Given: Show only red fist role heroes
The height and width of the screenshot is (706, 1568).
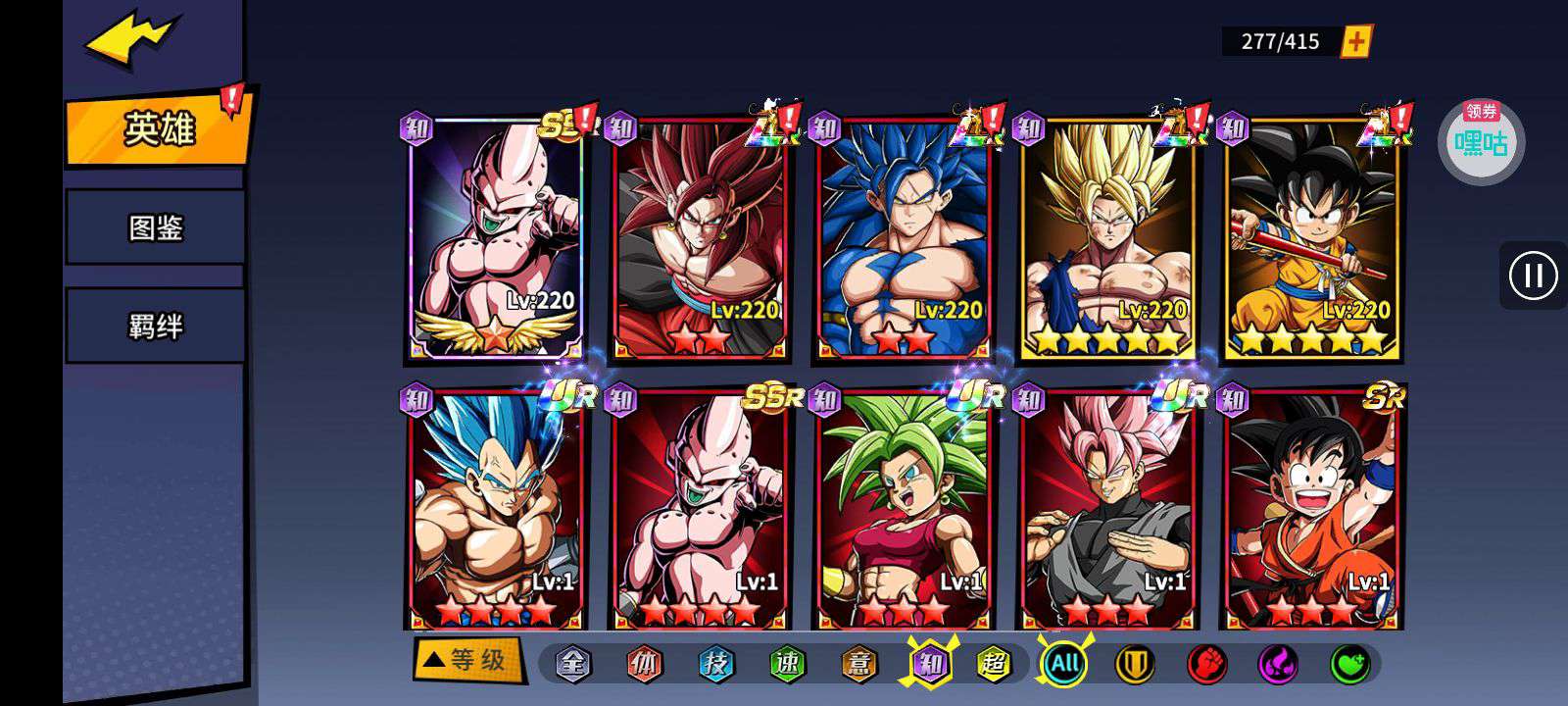Looking at the screenshot, I should pos(1206,664).
